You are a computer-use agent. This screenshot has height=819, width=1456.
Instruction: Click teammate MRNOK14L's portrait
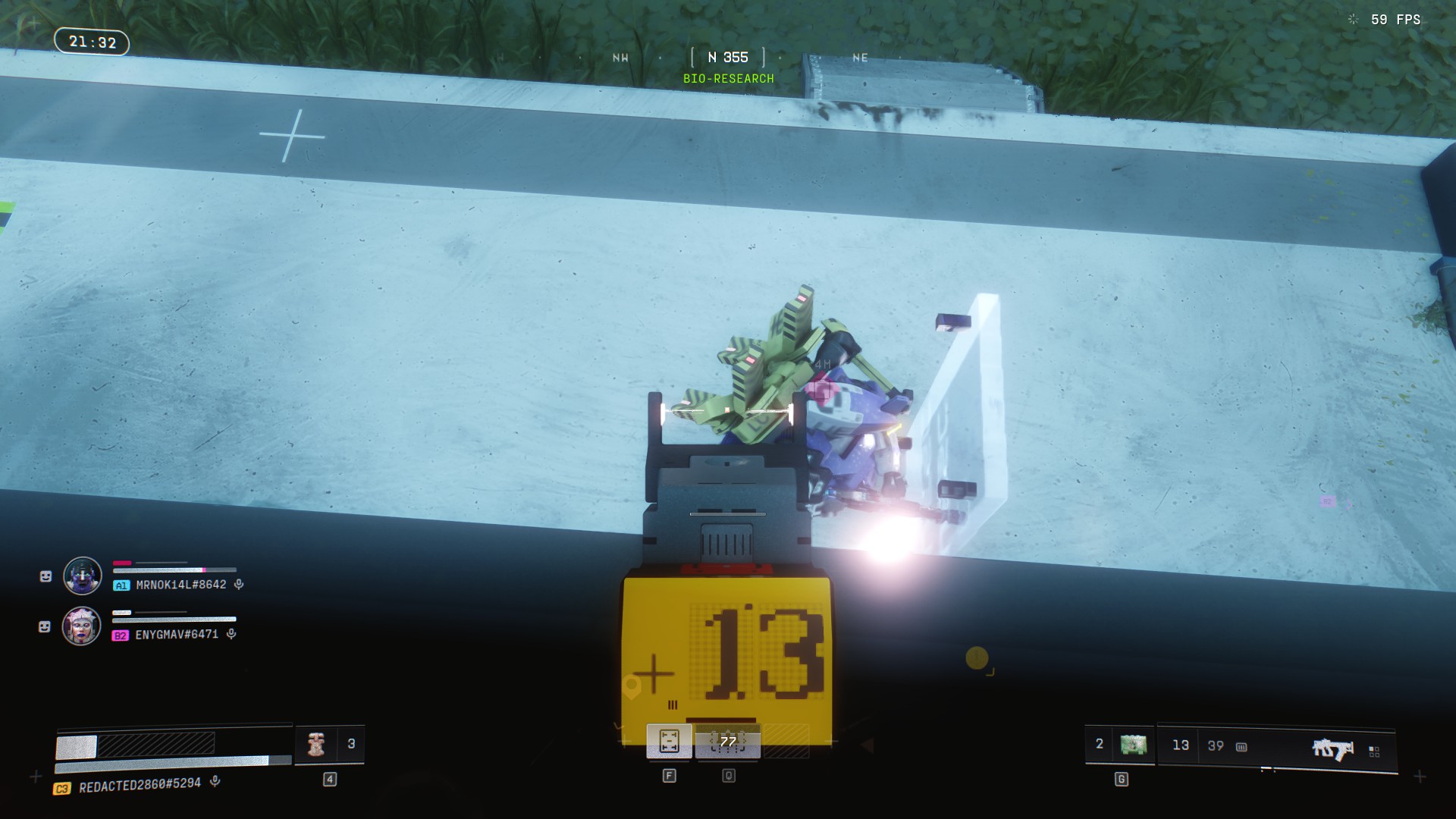(83, 576)
